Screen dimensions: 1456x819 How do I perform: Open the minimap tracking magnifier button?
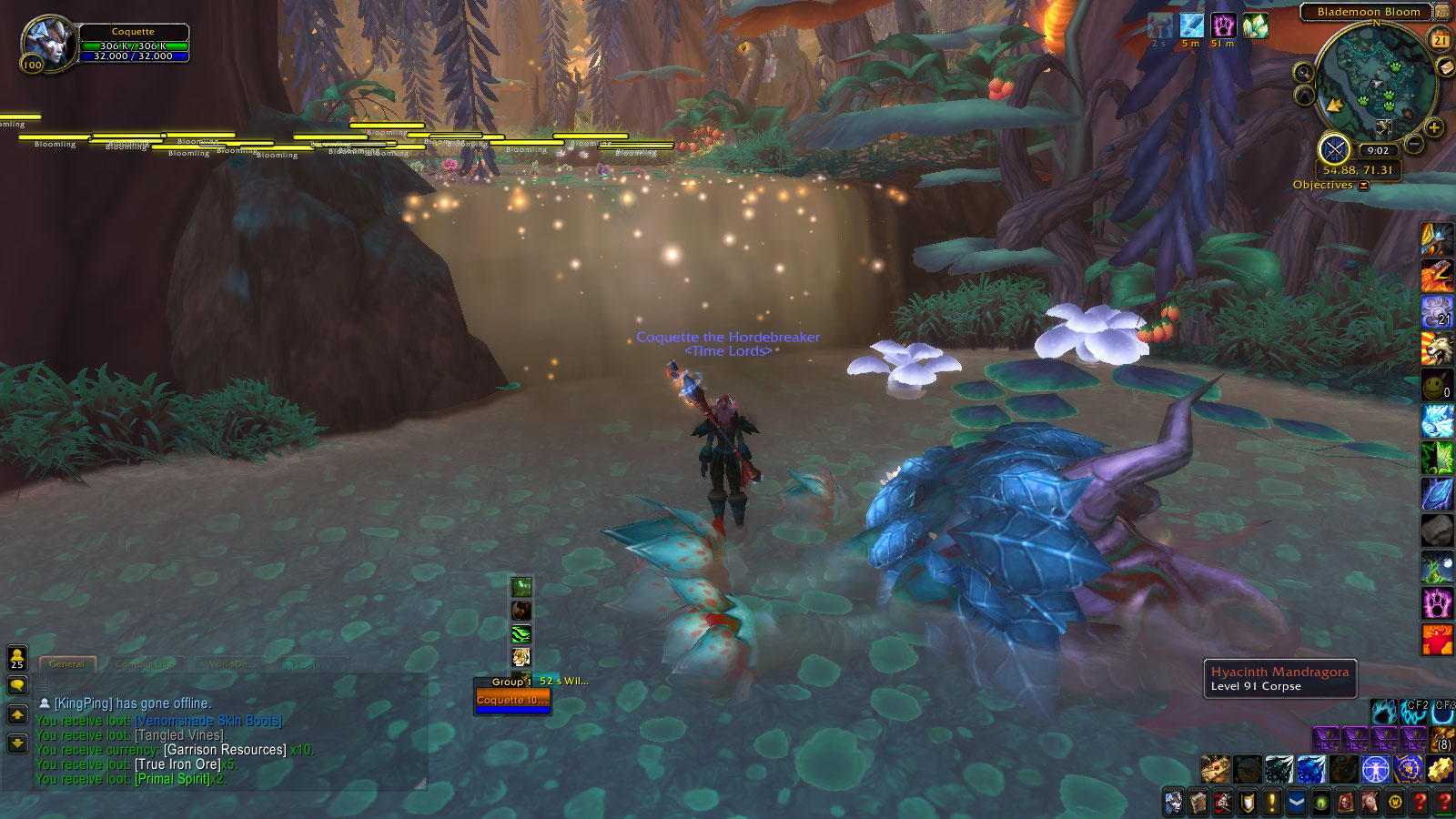(x=1303, y=73)
